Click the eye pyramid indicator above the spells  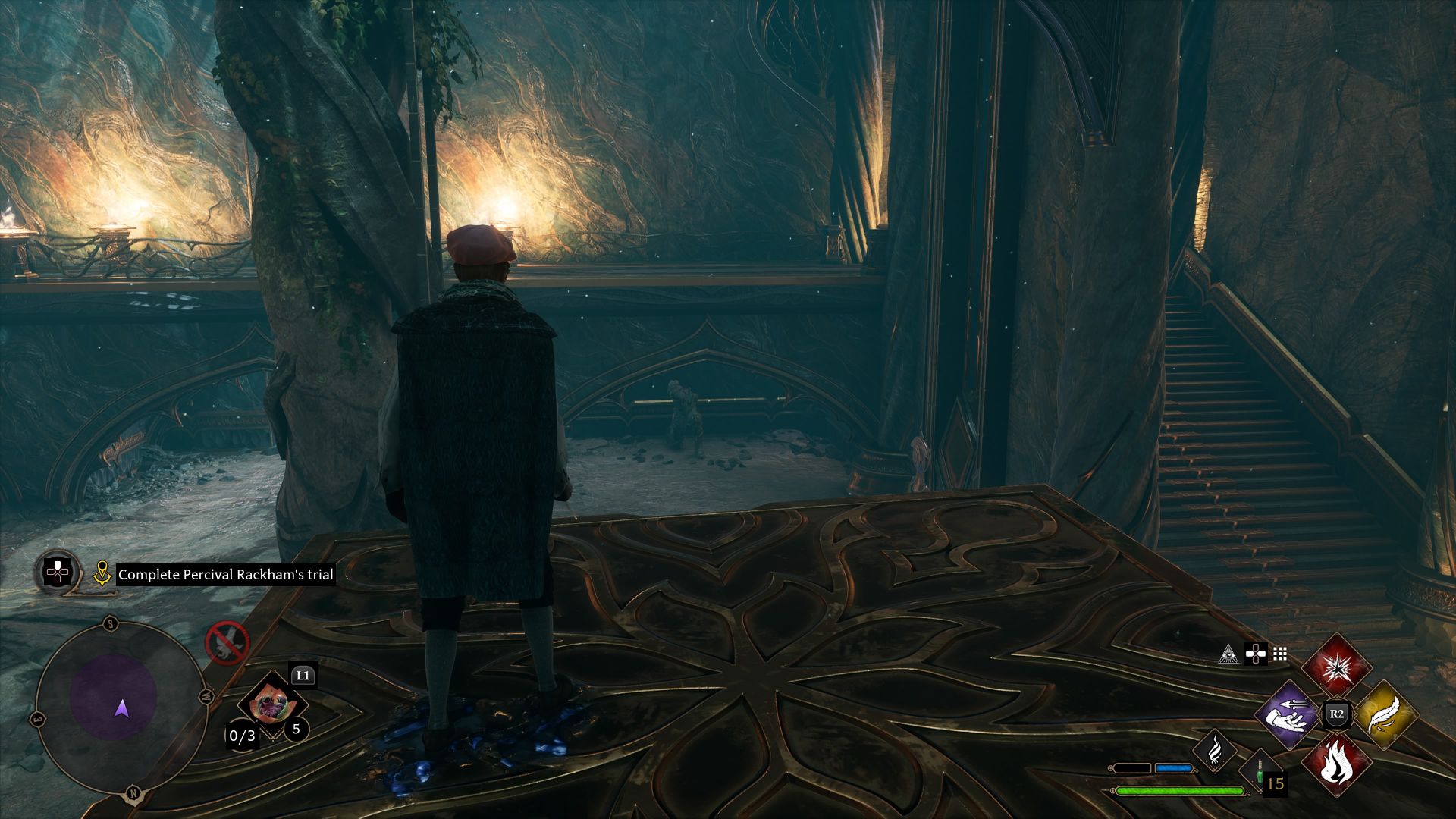coord(1229,654)
